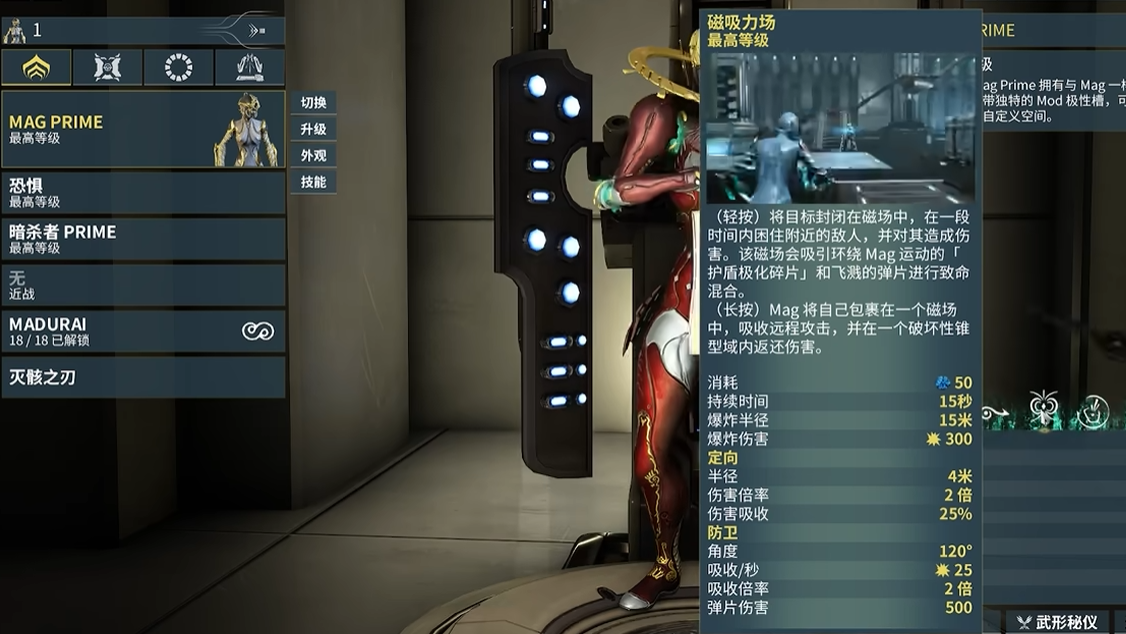
Task: Choose the 暗杀者 PRIME secondary weapon slot
Action: (143, 239)
